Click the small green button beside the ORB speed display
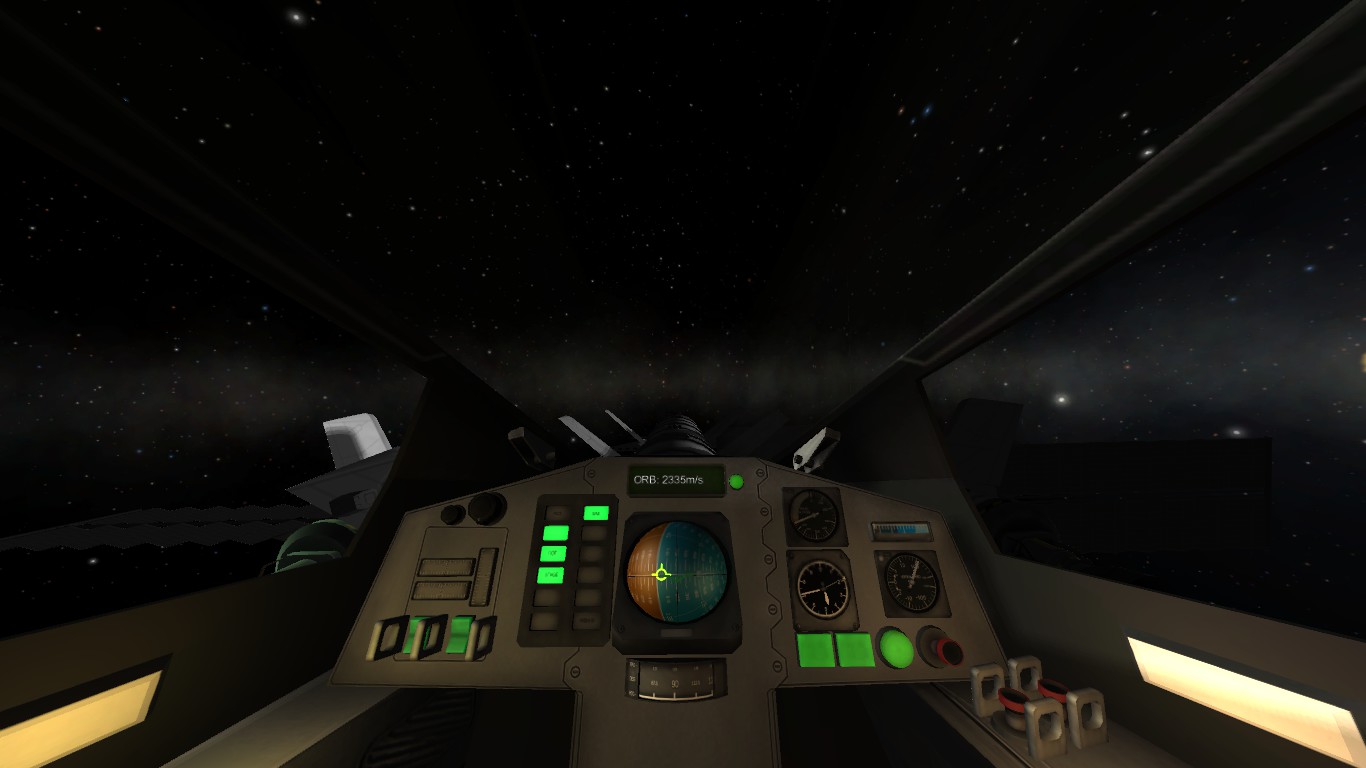The image size is (1366, 768). pos(736,482)
